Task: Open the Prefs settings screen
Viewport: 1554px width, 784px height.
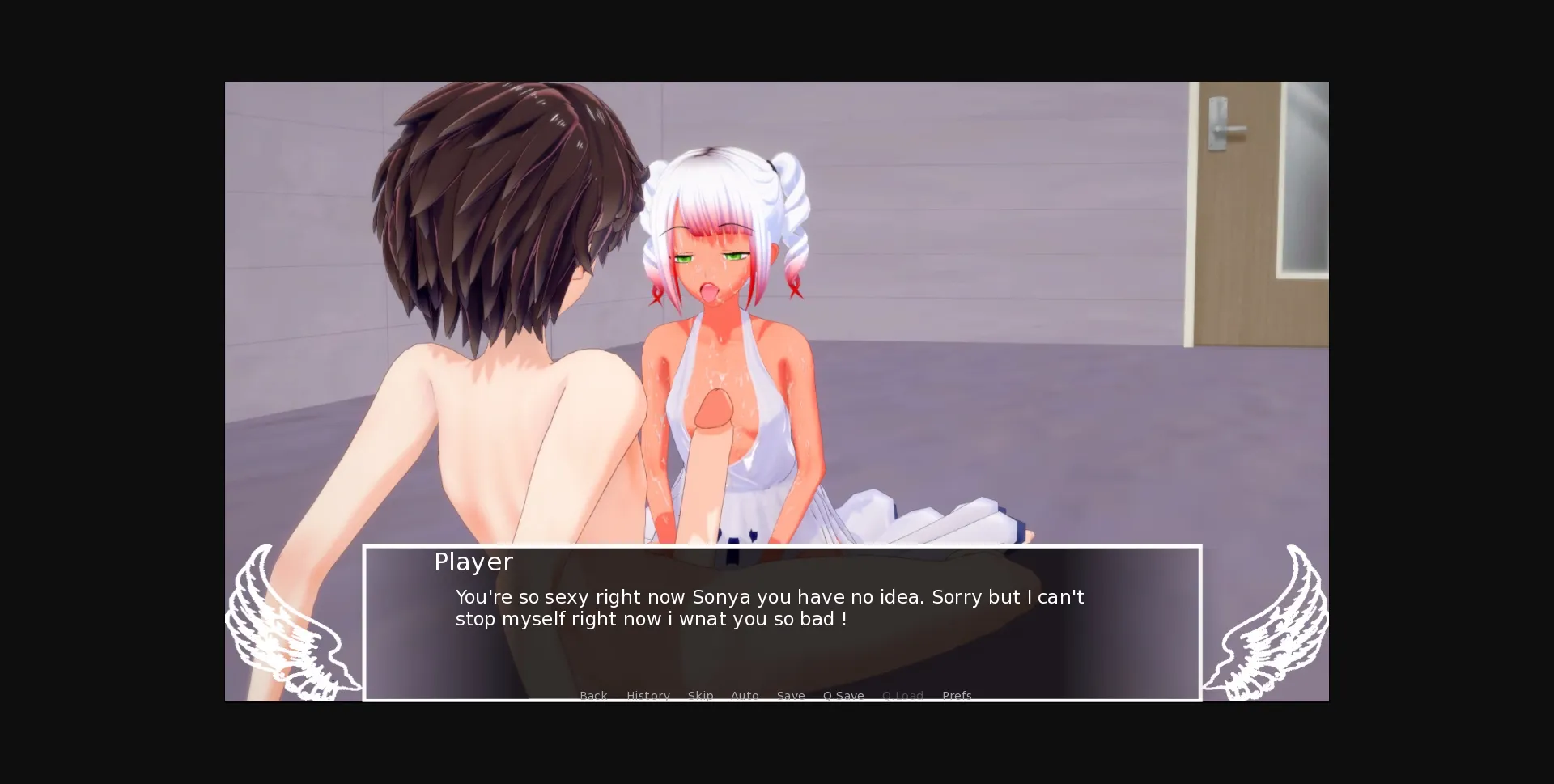Action: pos(957,696)
